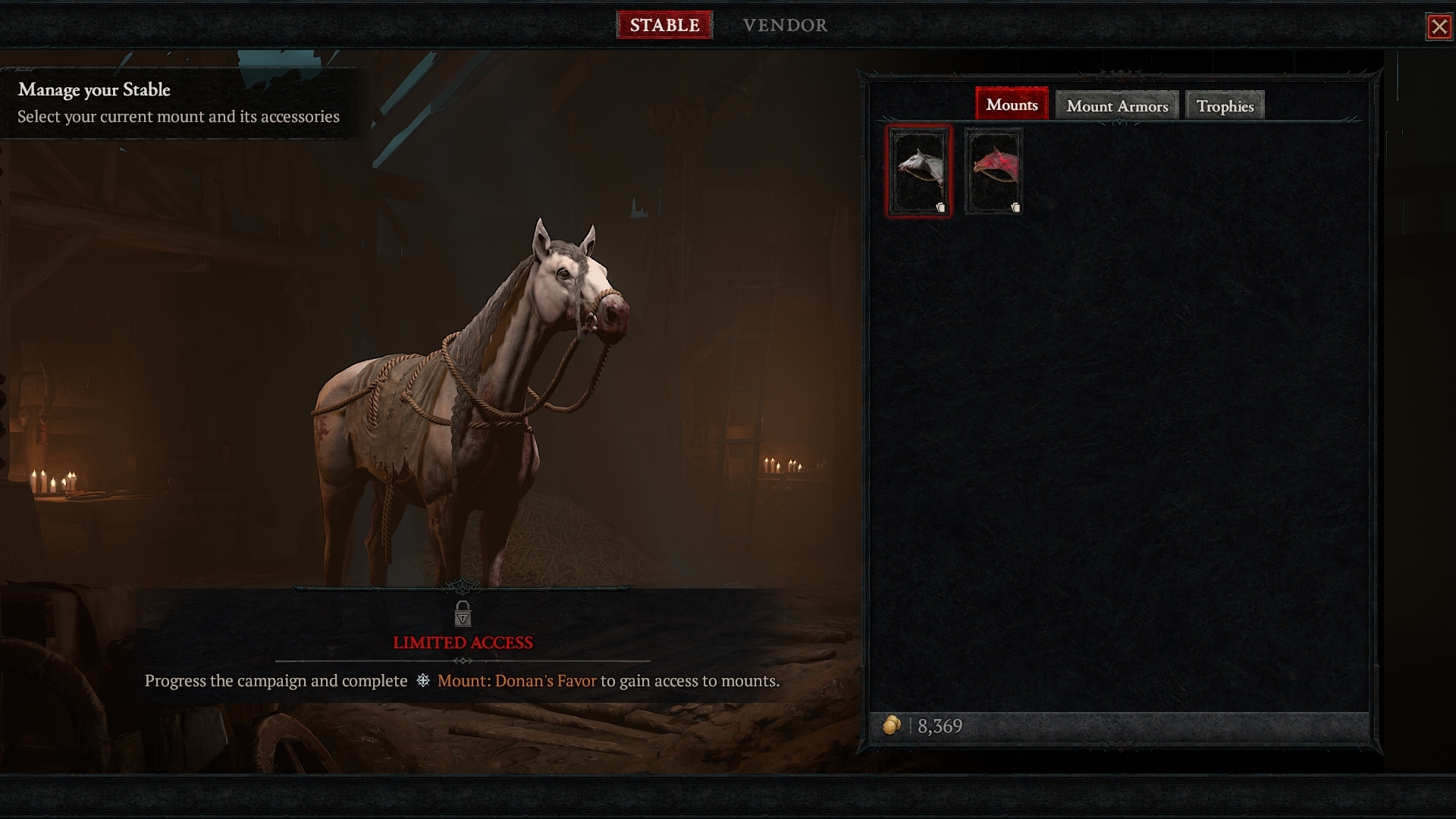Select the white horse mount
Image resolution: width=1456 pixels, height=819 pixels.
tap(918, 171)
